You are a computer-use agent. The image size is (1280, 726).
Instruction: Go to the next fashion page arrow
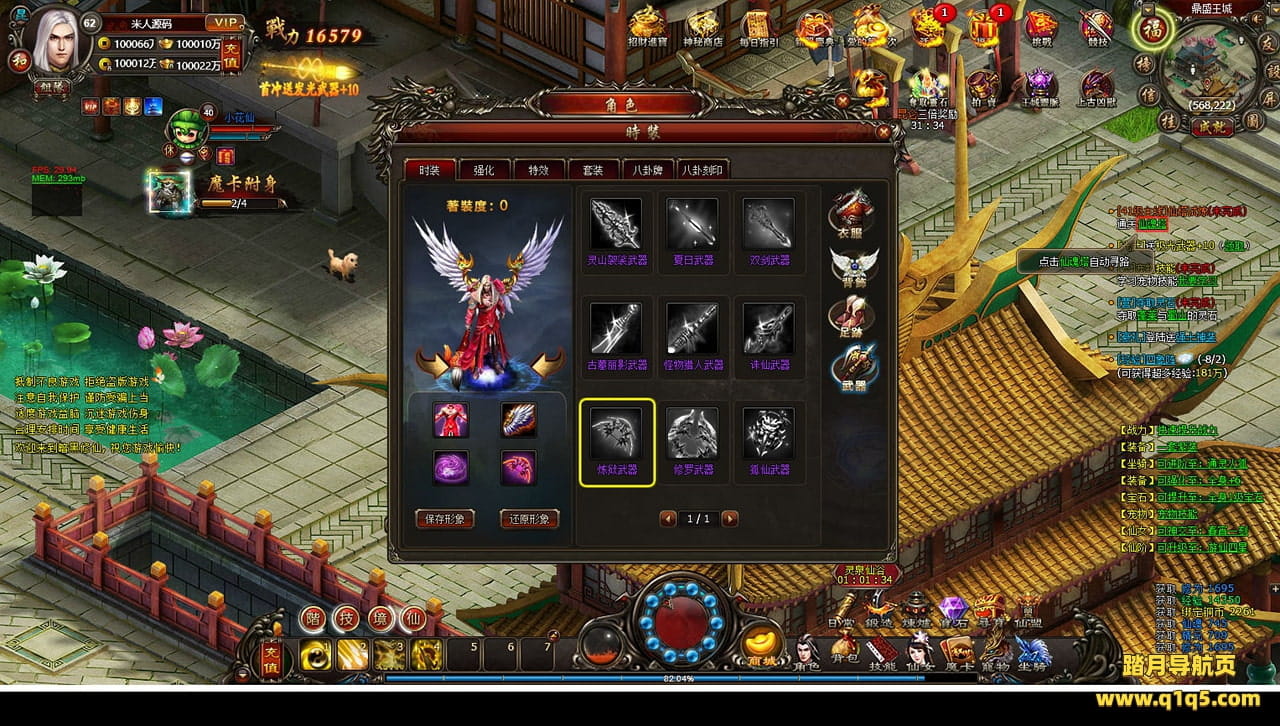(x=730, y=519)
